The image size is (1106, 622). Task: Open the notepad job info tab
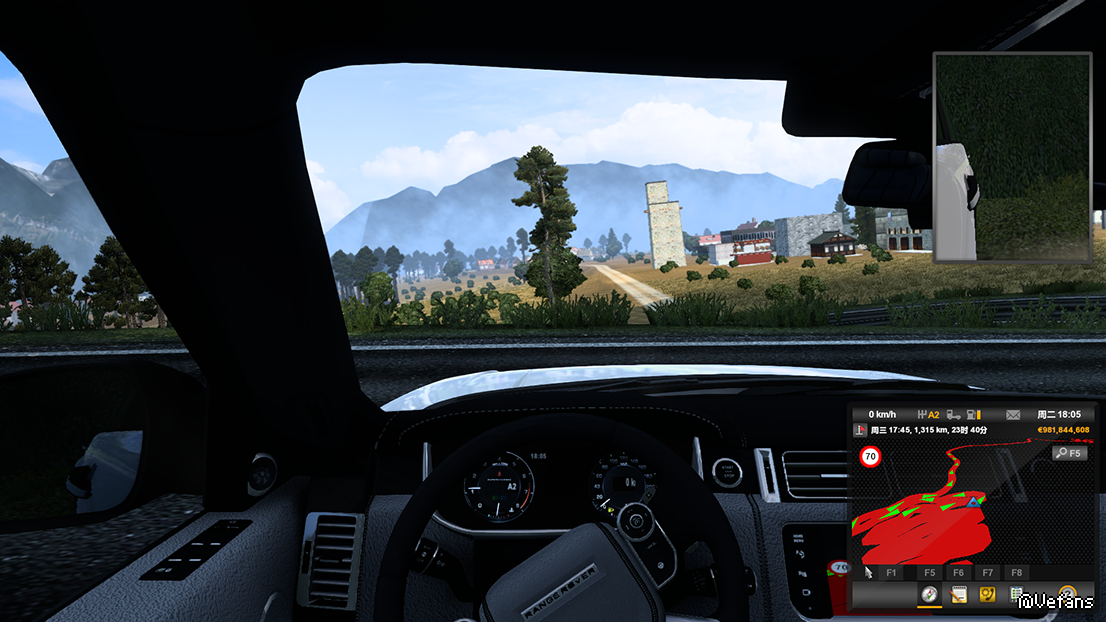958,596
